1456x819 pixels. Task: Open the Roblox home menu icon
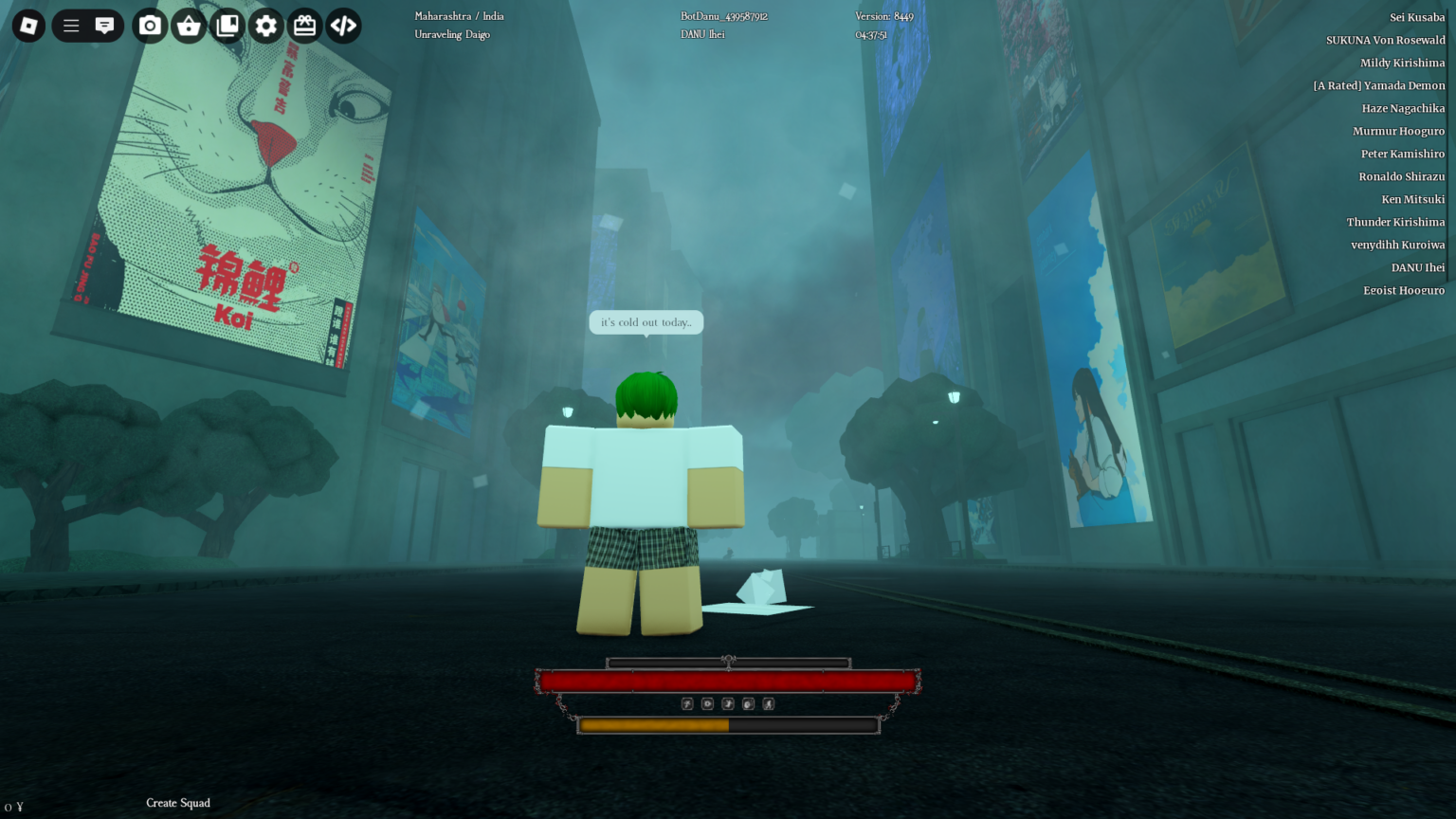click(x=28, y=26)
